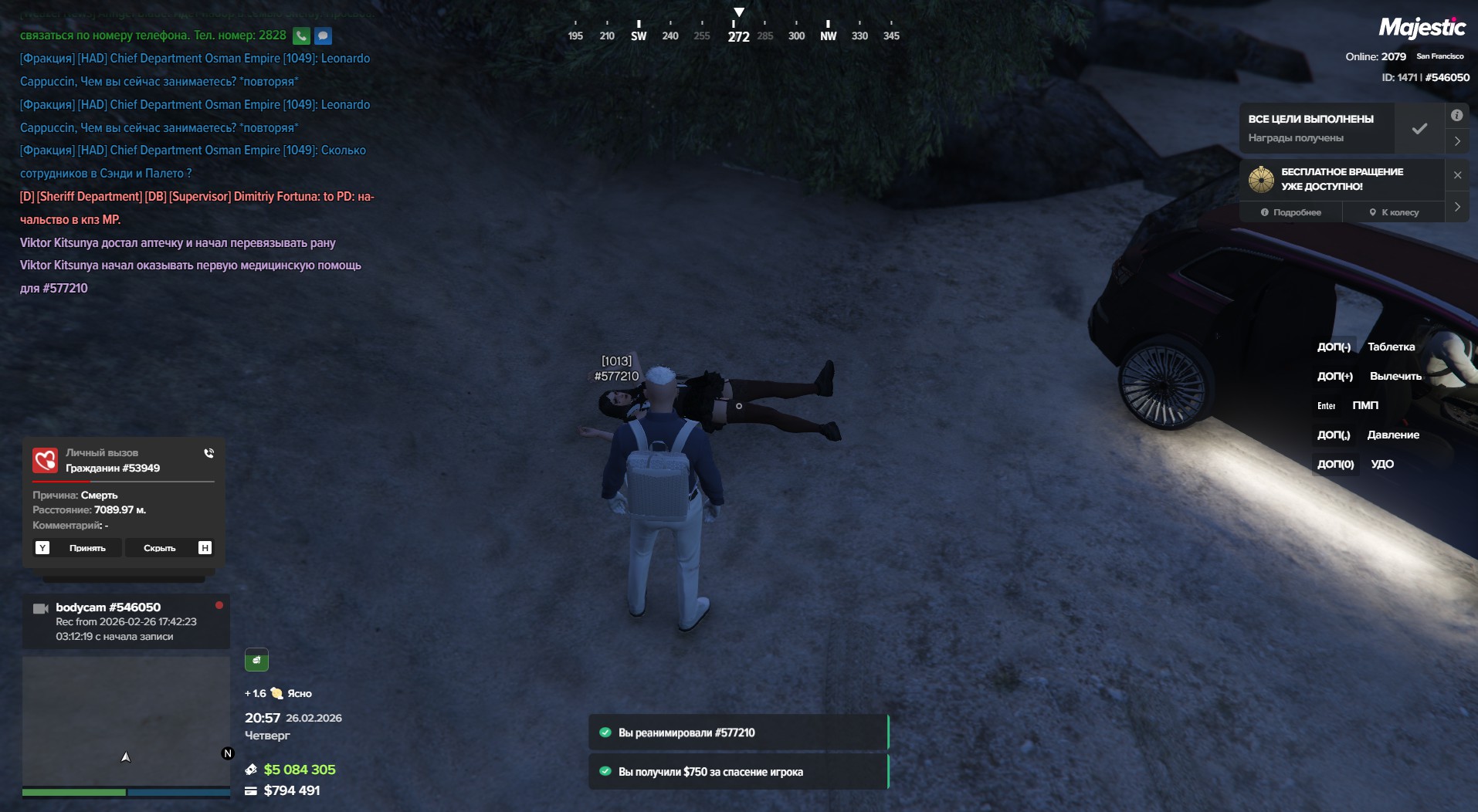
Task: Expand the completed goals panel arrow
Action: (1457, 141)
